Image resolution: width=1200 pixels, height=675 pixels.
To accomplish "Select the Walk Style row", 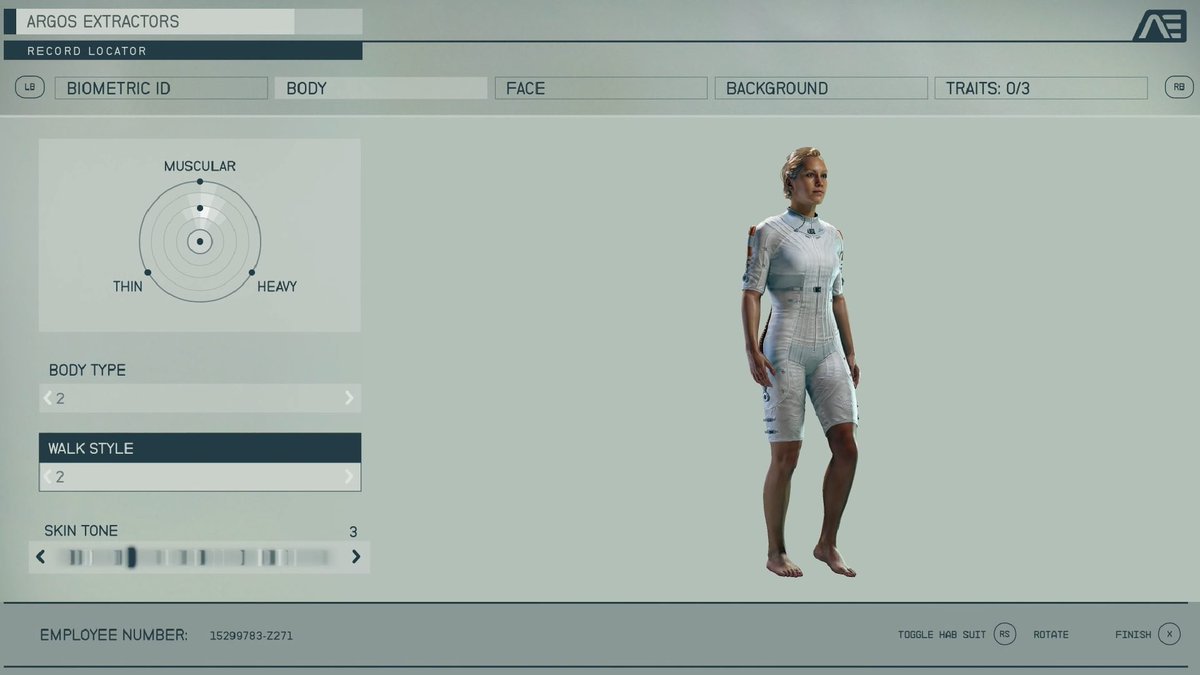I will tap(200, 448).
